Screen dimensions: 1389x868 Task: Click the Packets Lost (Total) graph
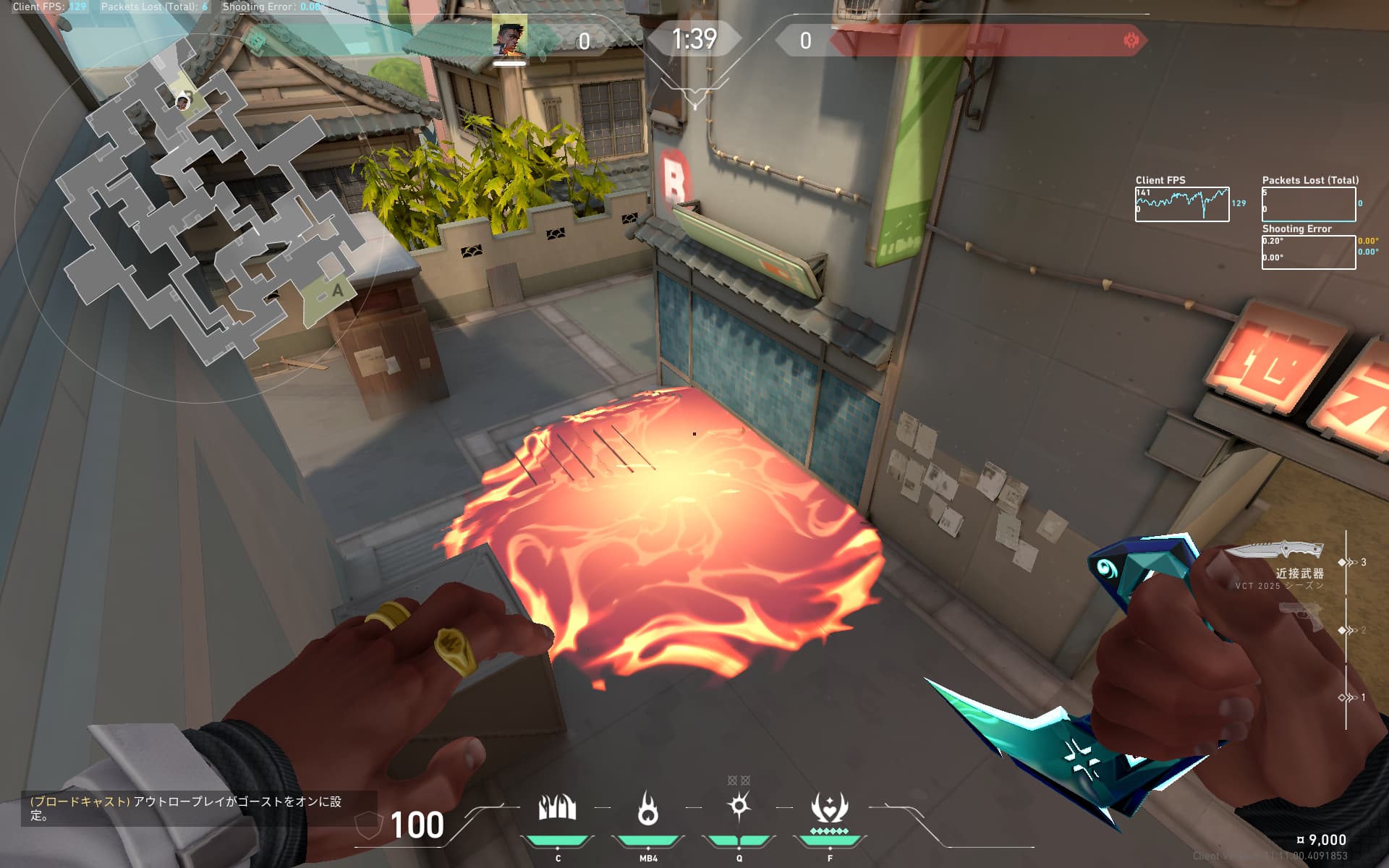click(1308, 204)
